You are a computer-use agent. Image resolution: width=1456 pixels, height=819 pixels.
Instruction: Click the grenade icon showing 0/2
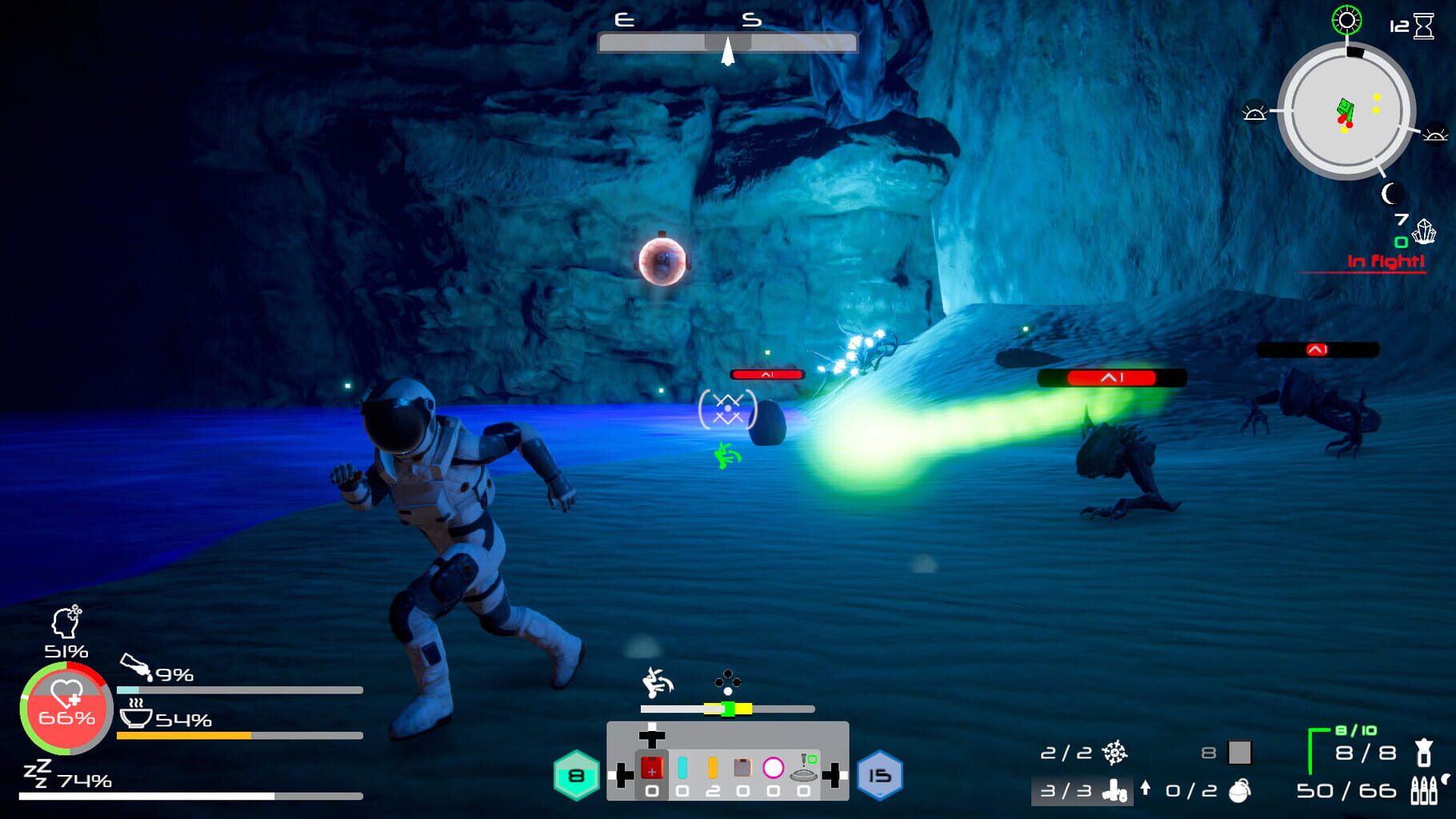pos(1240,792)
